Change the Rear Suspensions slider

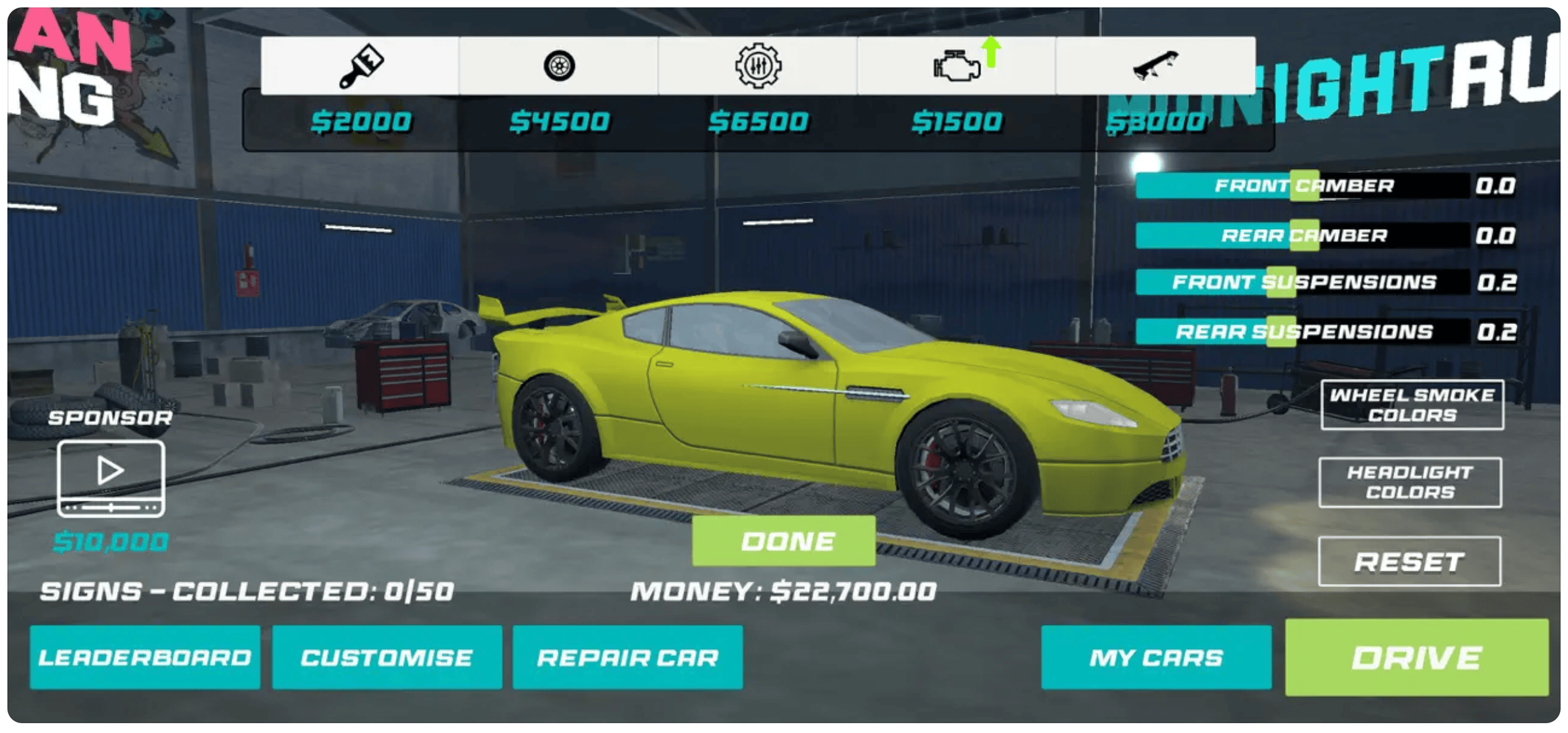point(1281,332)
